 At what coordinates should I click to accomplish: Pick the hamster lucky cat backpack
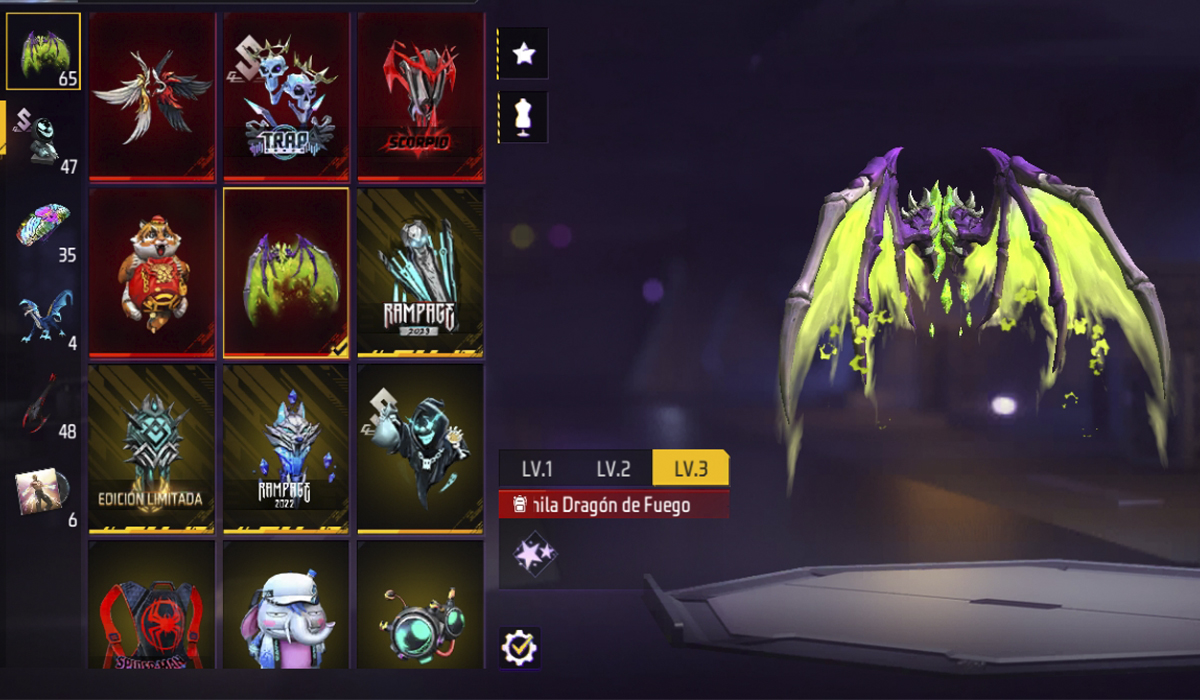(152, 272)
